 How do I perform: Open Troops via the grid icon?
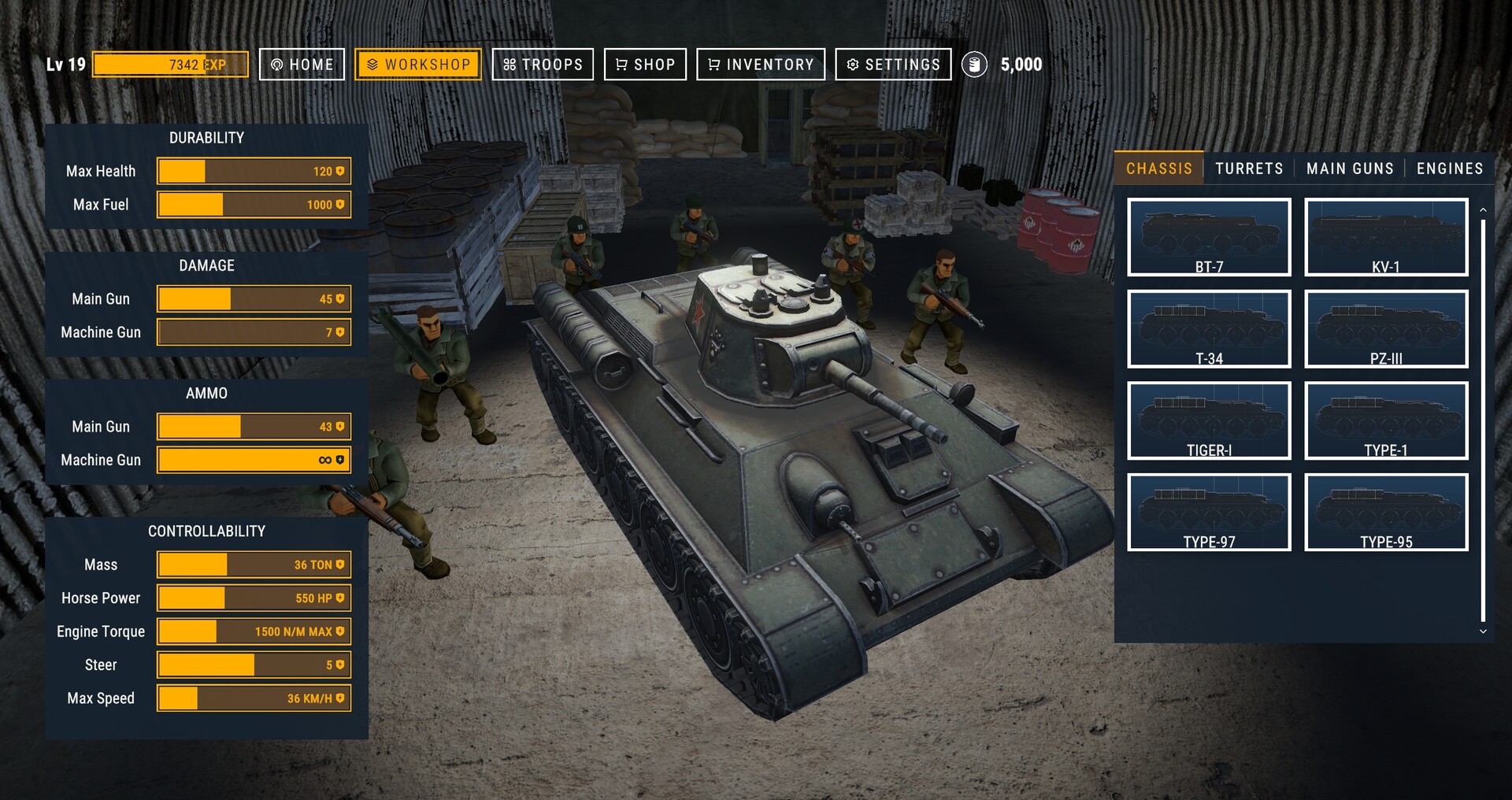point(510,65)
